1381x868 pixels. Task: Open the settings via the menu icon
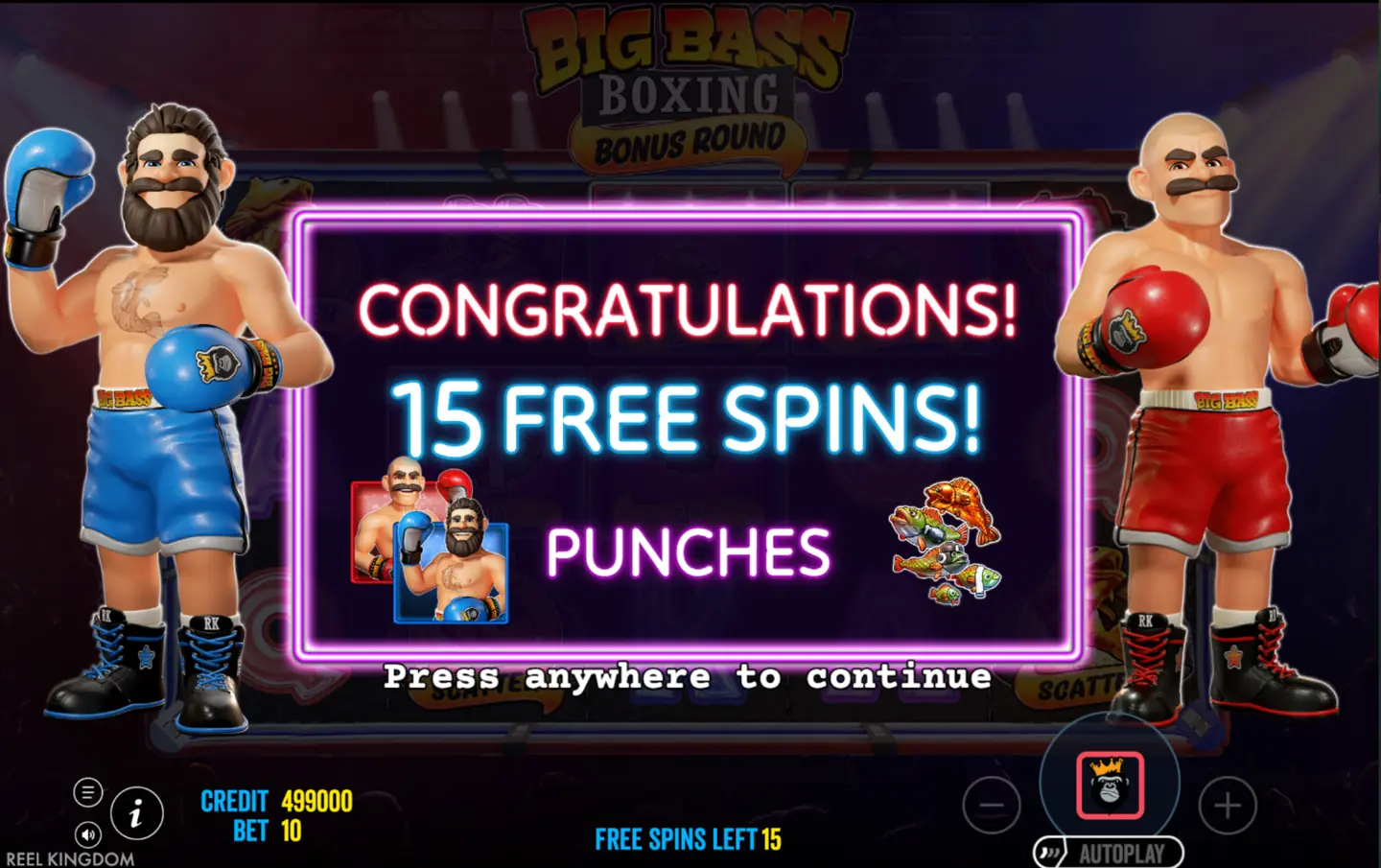point(88,791)
